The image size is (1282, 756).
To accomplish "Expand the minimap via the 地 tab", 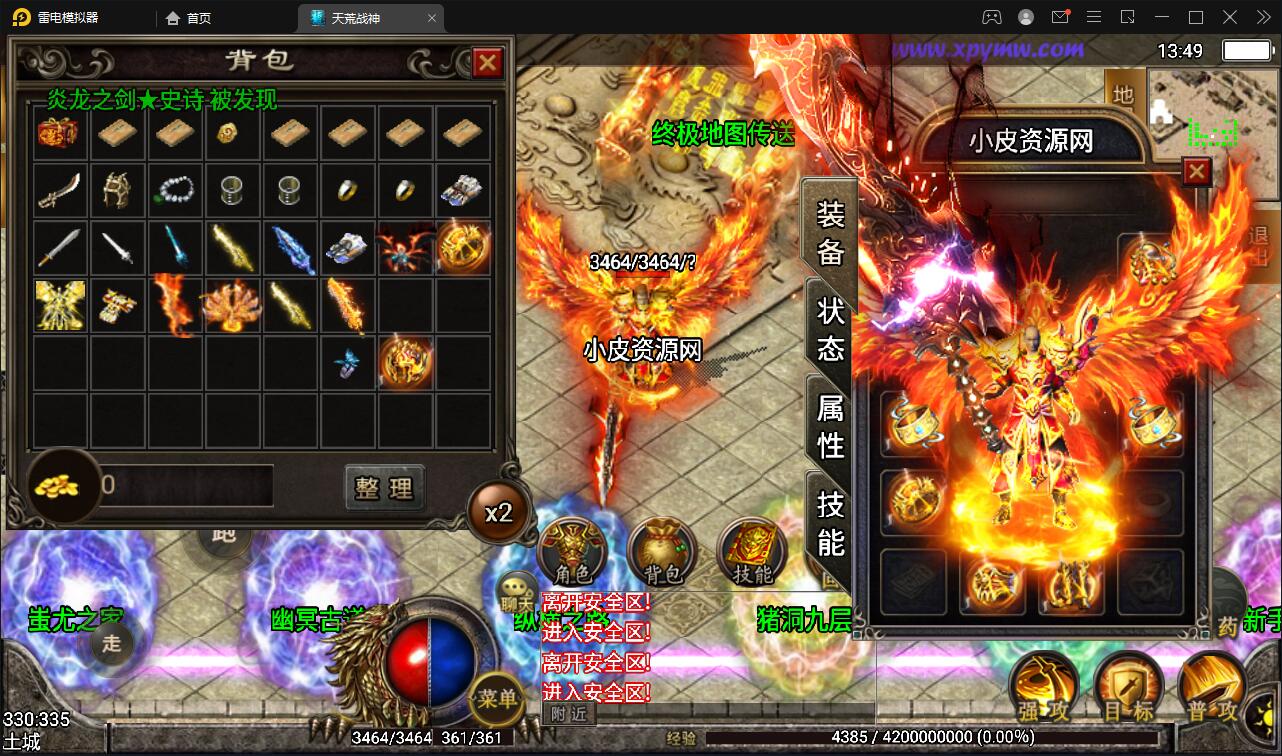I will [x=1124, y=96].
